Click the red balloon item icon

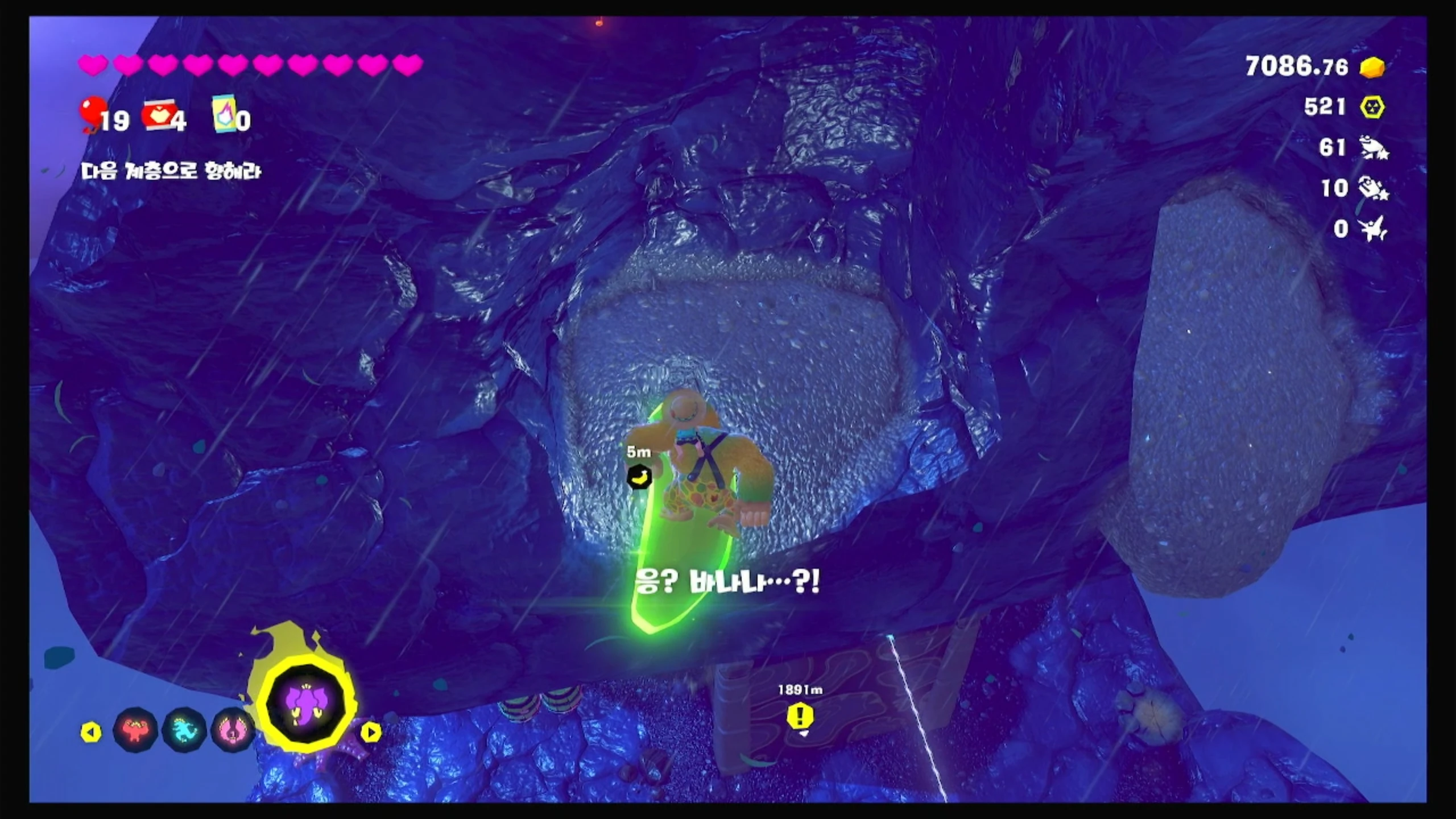pyautogui.click(x=93, y=113)
